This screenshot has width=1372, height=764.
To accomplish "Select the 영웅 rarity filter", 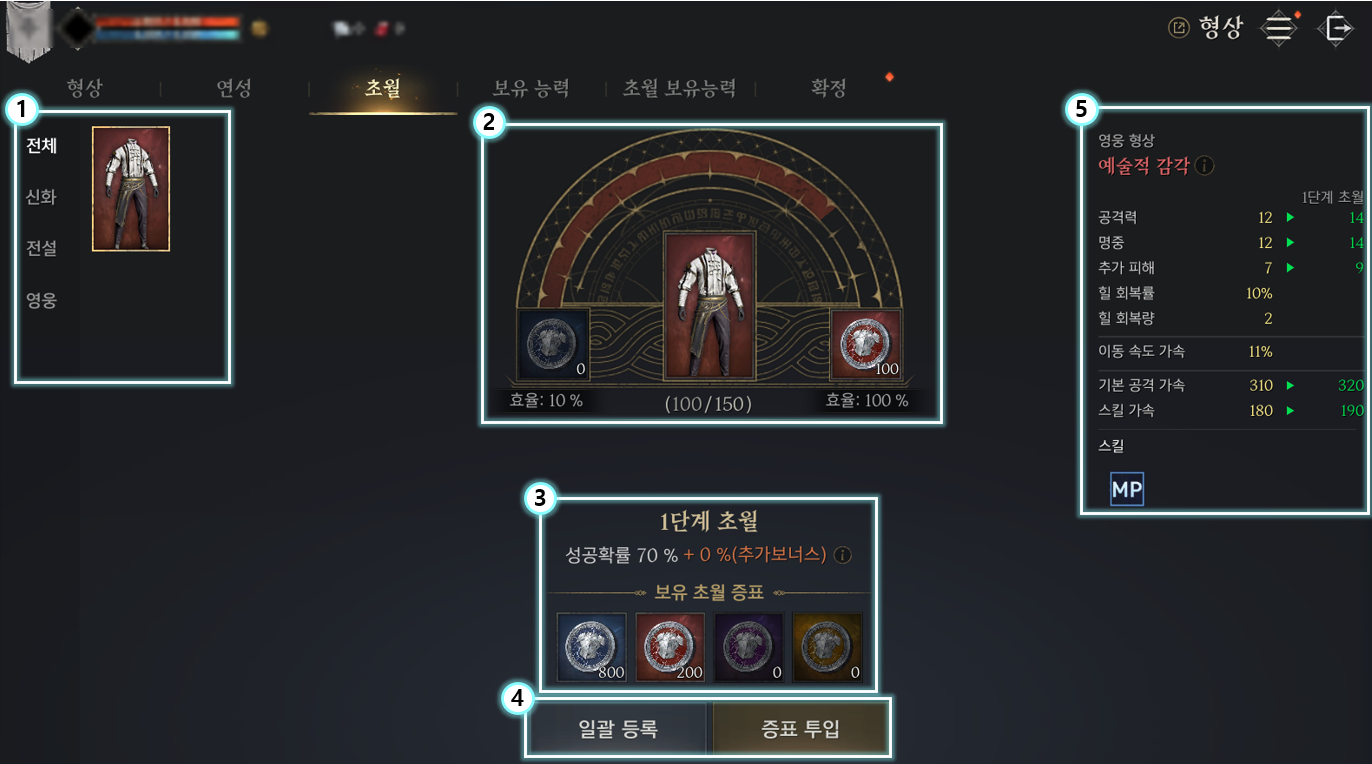I will [x=38, y=299].
